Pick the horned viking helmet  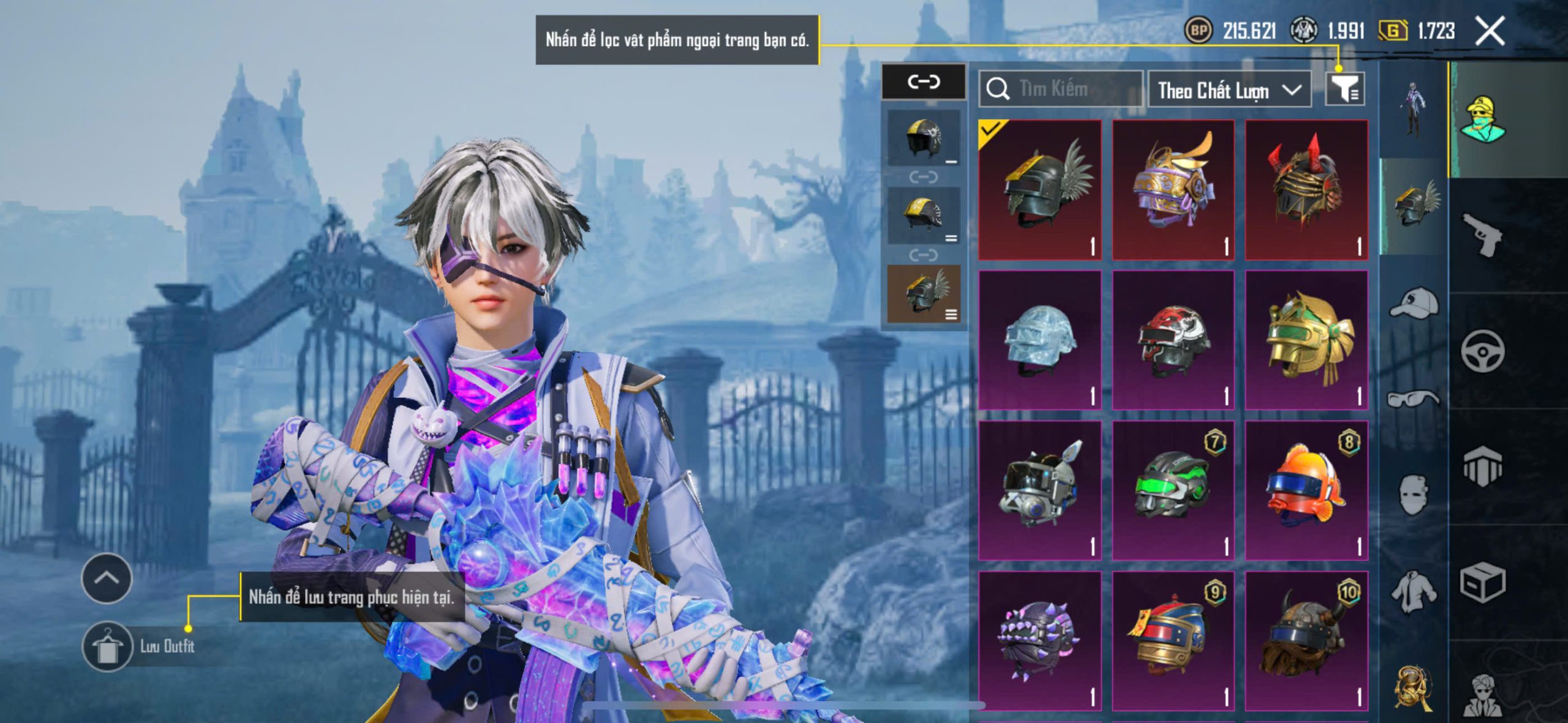(1306, 640)
